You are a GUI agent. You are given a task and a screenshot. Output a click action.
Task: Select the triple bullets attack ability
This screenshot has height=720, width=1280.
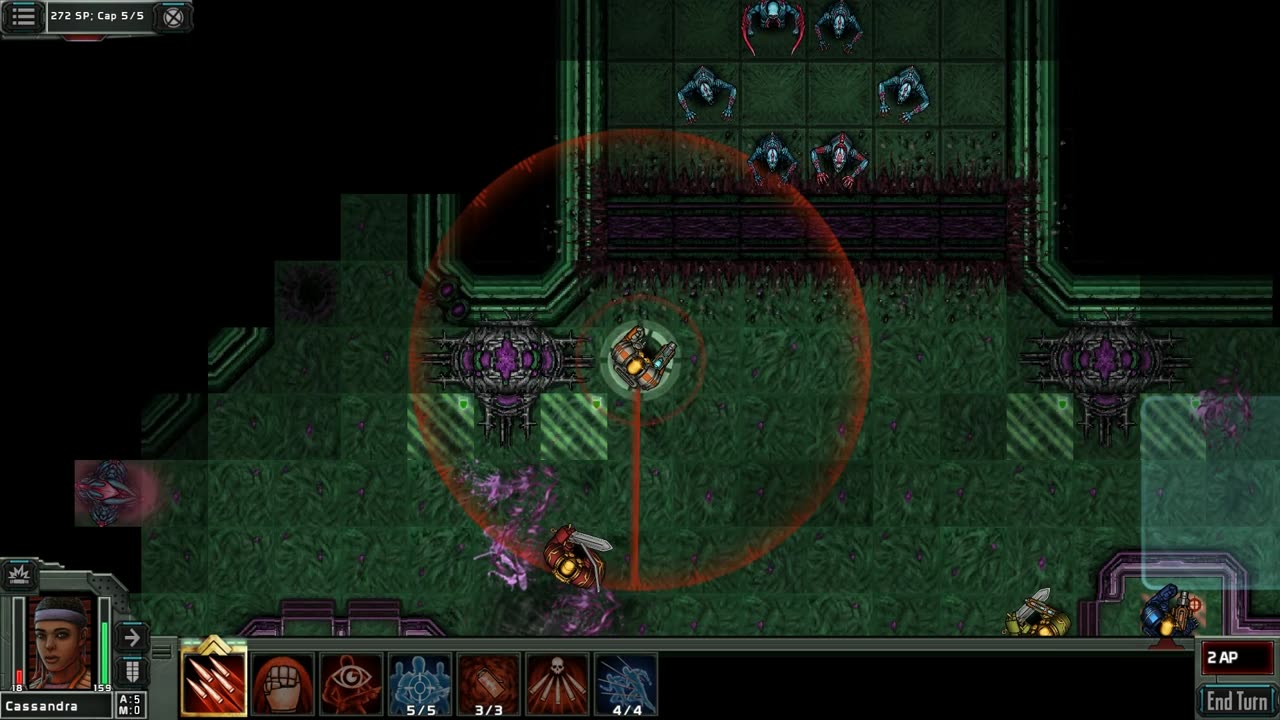coord(214,684)
